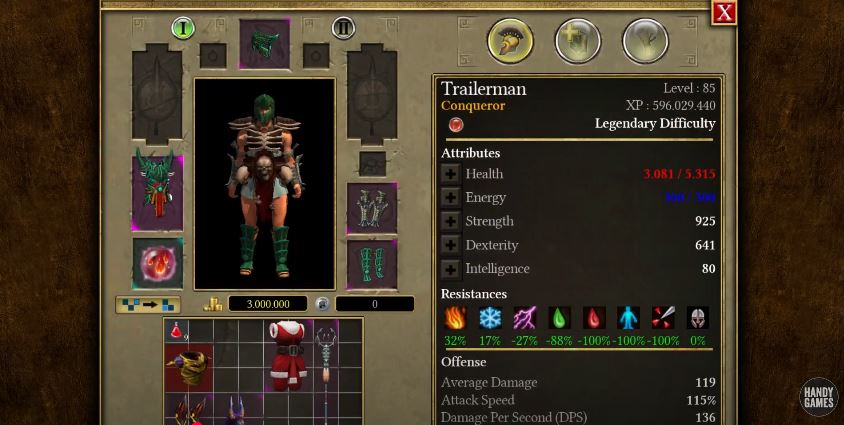Viewport: 844px width, 425px height.
Task: Click the auto-sort inventory button
Action: 148,304
